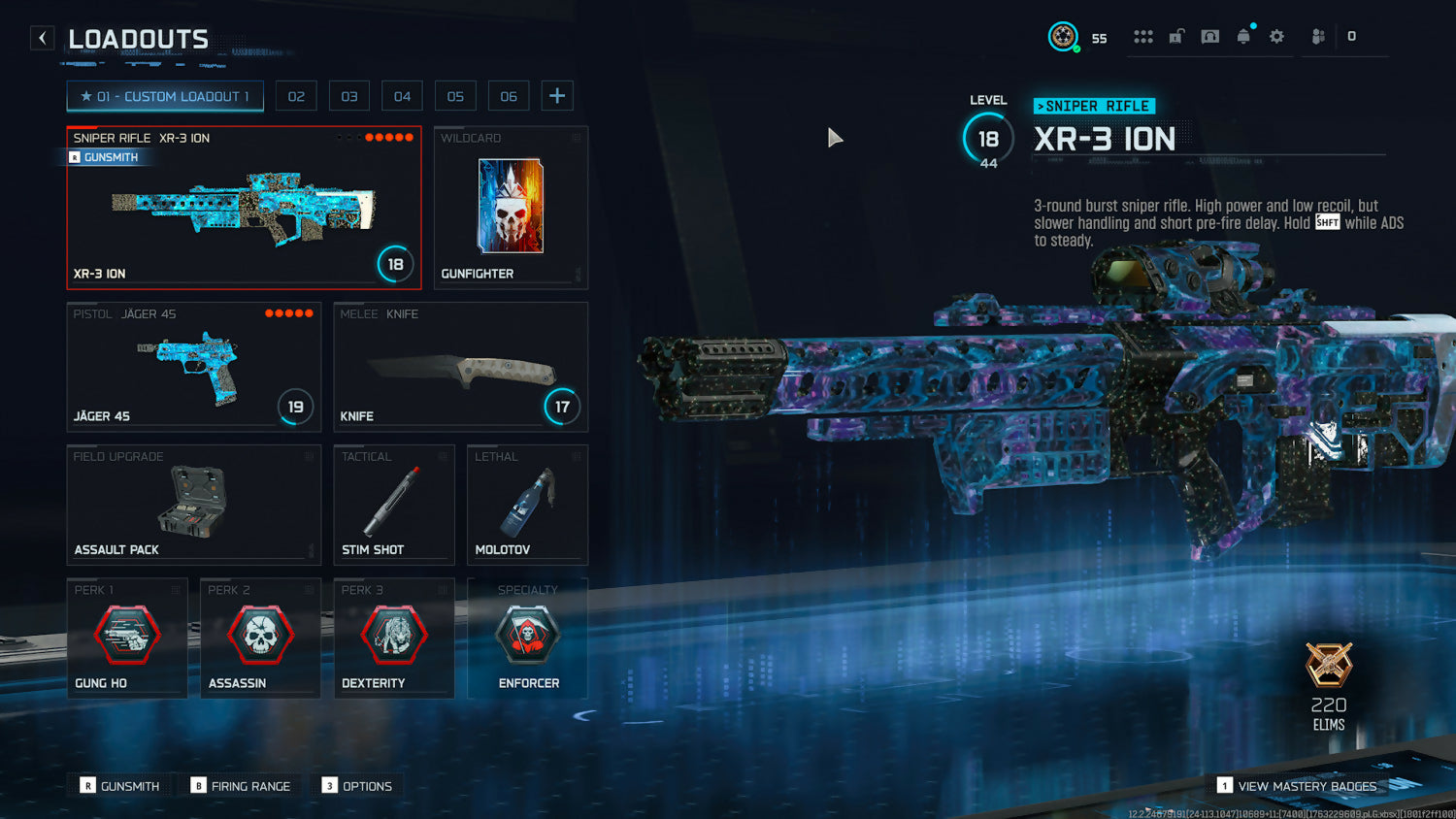The height and width of the screenshot is (819, 1456).
Task: Open the Firing Range
Action: pyautogui.click(x=241, y=786)
